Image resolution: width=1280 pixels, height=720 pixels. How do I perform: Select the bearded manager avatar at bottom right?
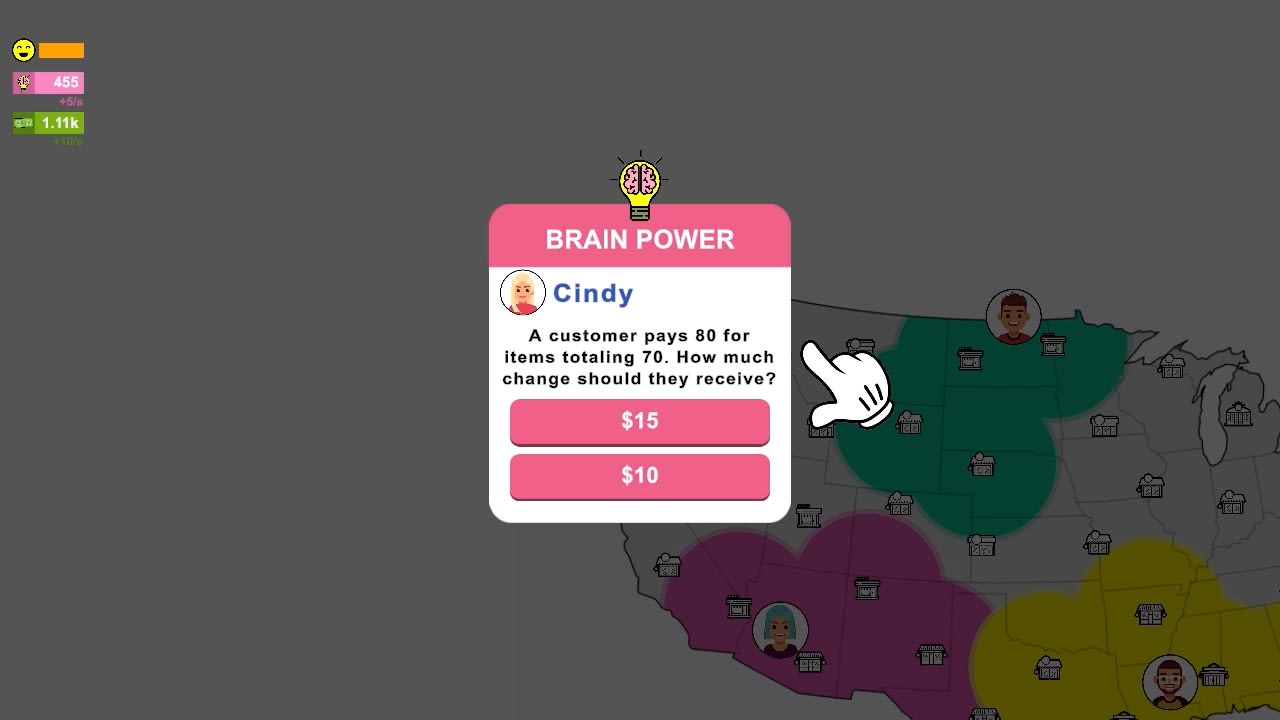coord(1168,682)
